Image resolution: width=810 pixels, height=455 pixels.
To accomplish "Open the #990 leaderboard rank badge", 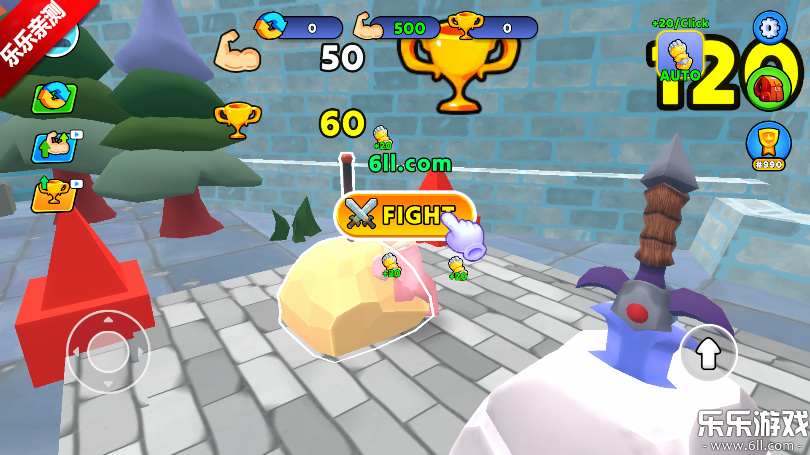I will (768, 145).
